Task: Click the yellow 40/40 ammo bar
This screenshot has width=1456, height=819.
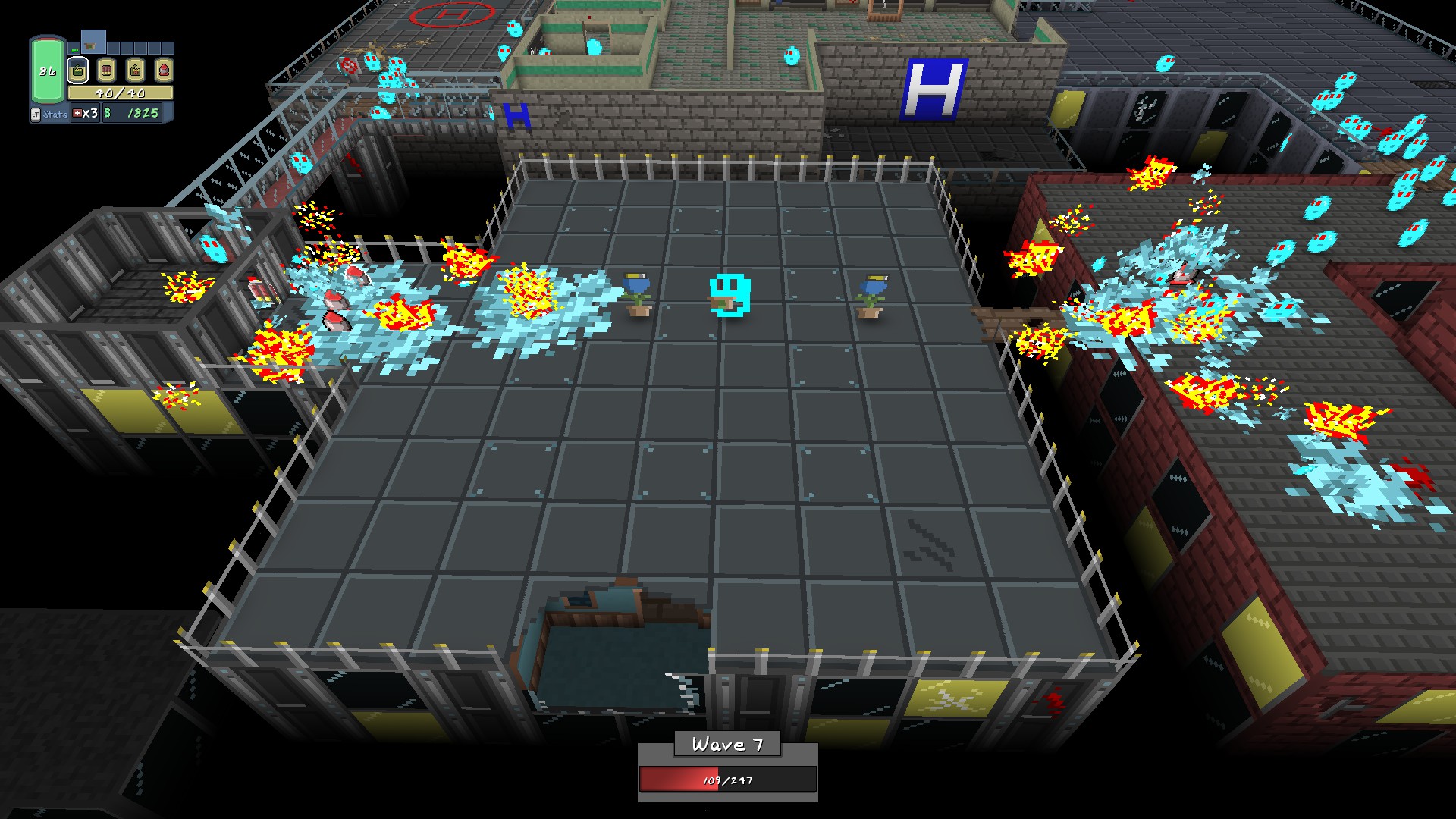Action: point(120,93)
